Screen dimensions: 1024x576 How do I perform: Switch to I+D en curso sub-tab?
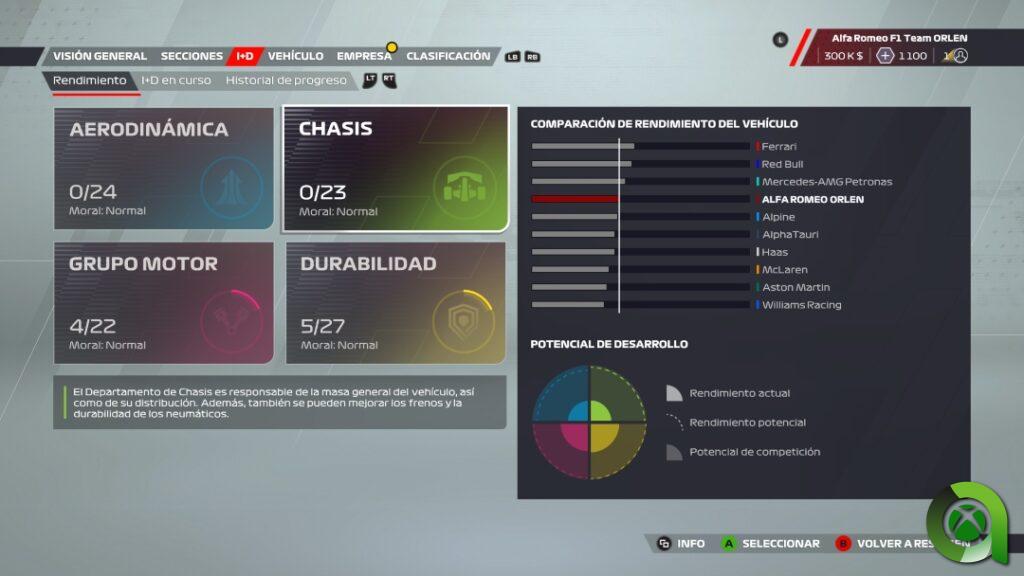coord(176,80)
